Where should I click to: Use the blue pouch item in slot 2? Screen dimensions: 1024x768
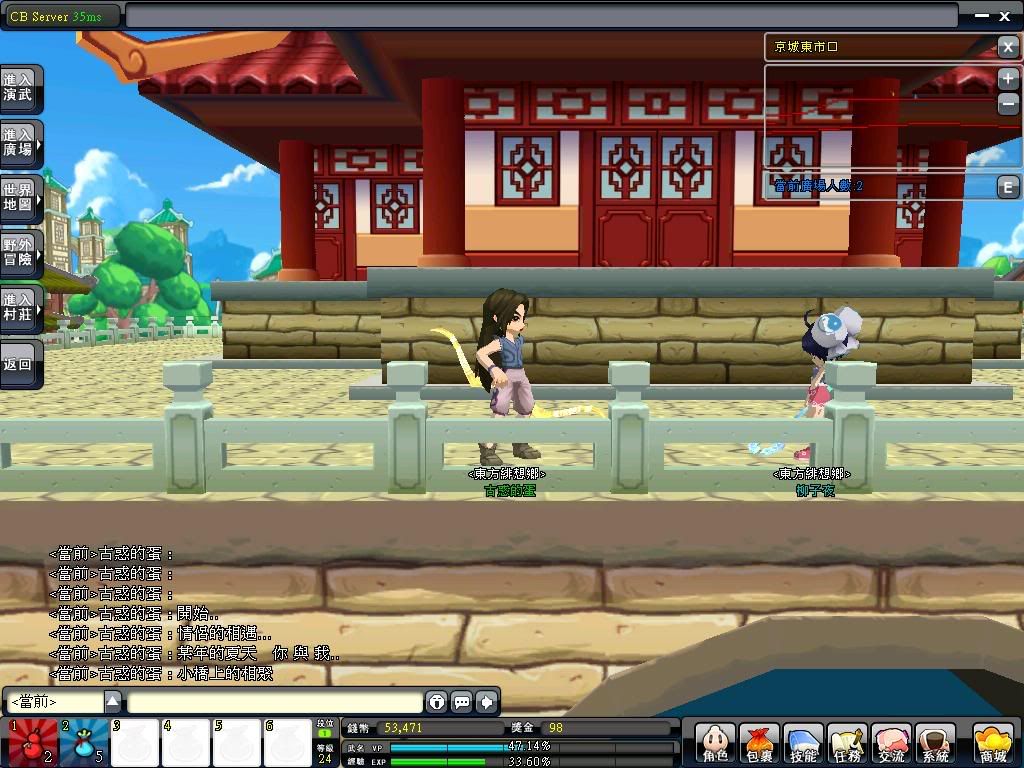click(x=83, y=743)
